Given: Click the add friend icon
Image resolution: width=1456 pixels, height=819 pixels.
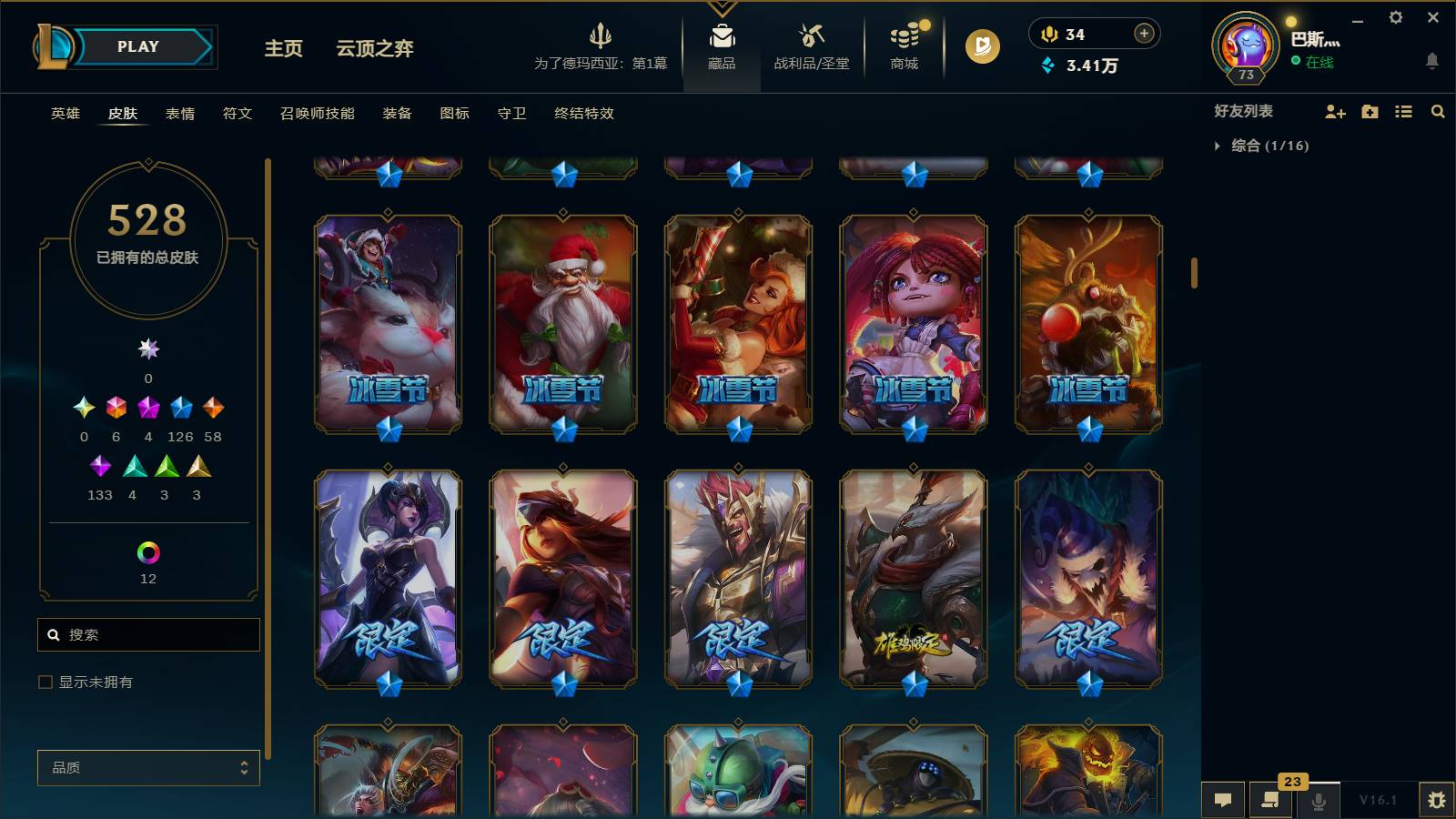Looking at the screenshot, I should (1334, 112).
